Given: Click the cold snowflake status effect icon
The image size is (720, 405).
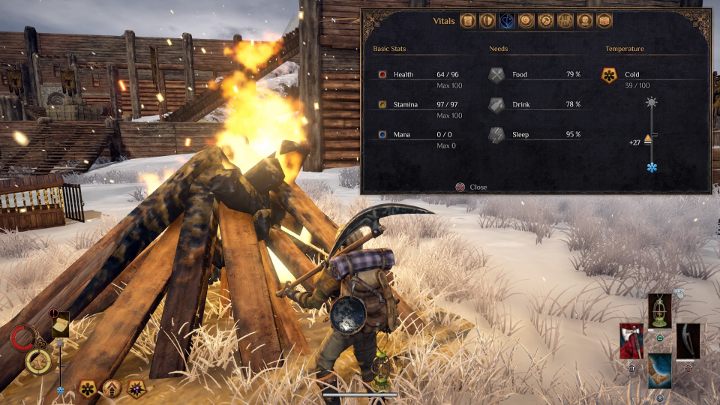Looking at the screenshot, I should [87, 388].
